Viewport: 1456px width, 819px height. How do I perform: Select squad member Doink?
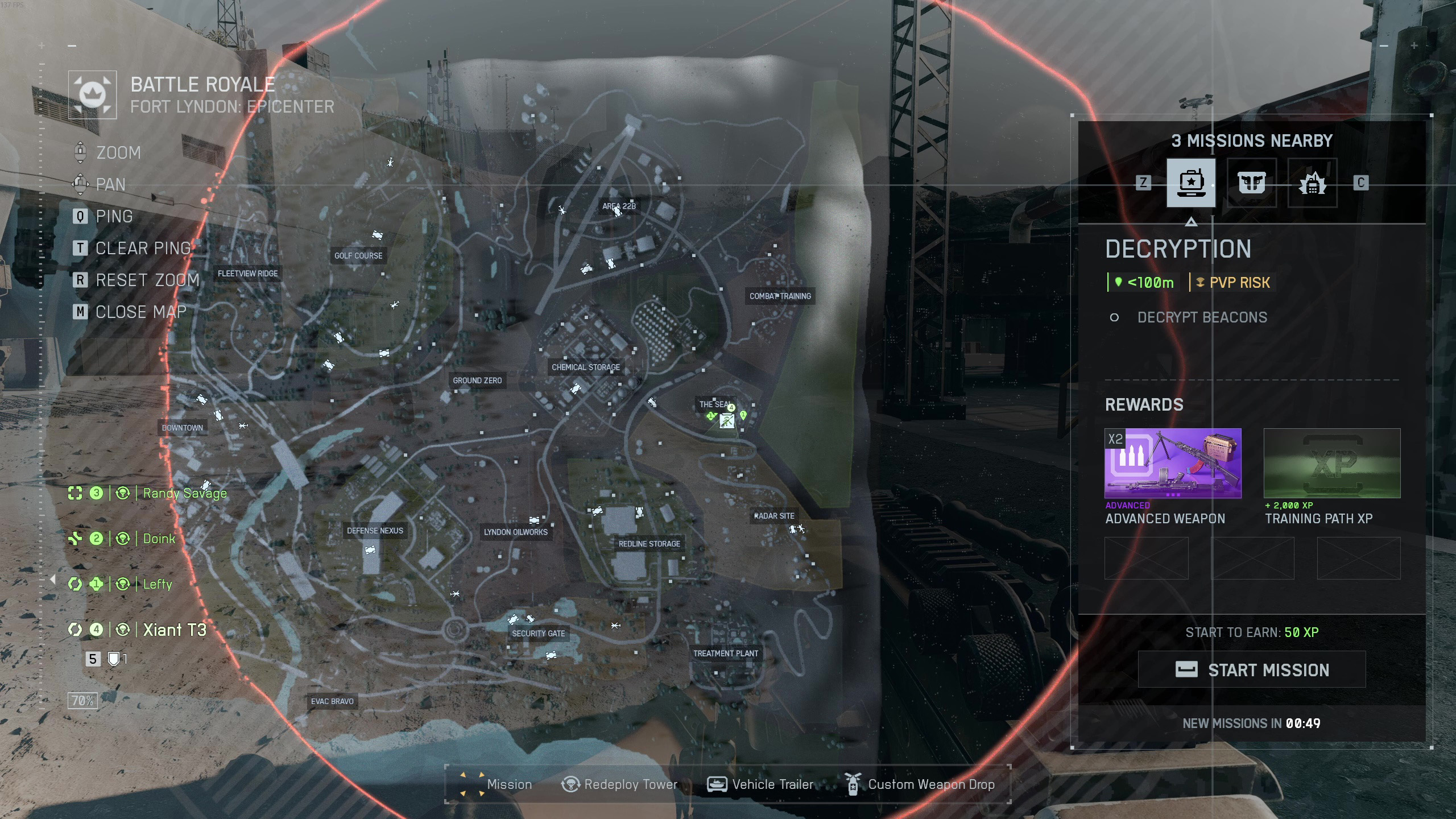[159, 539]
